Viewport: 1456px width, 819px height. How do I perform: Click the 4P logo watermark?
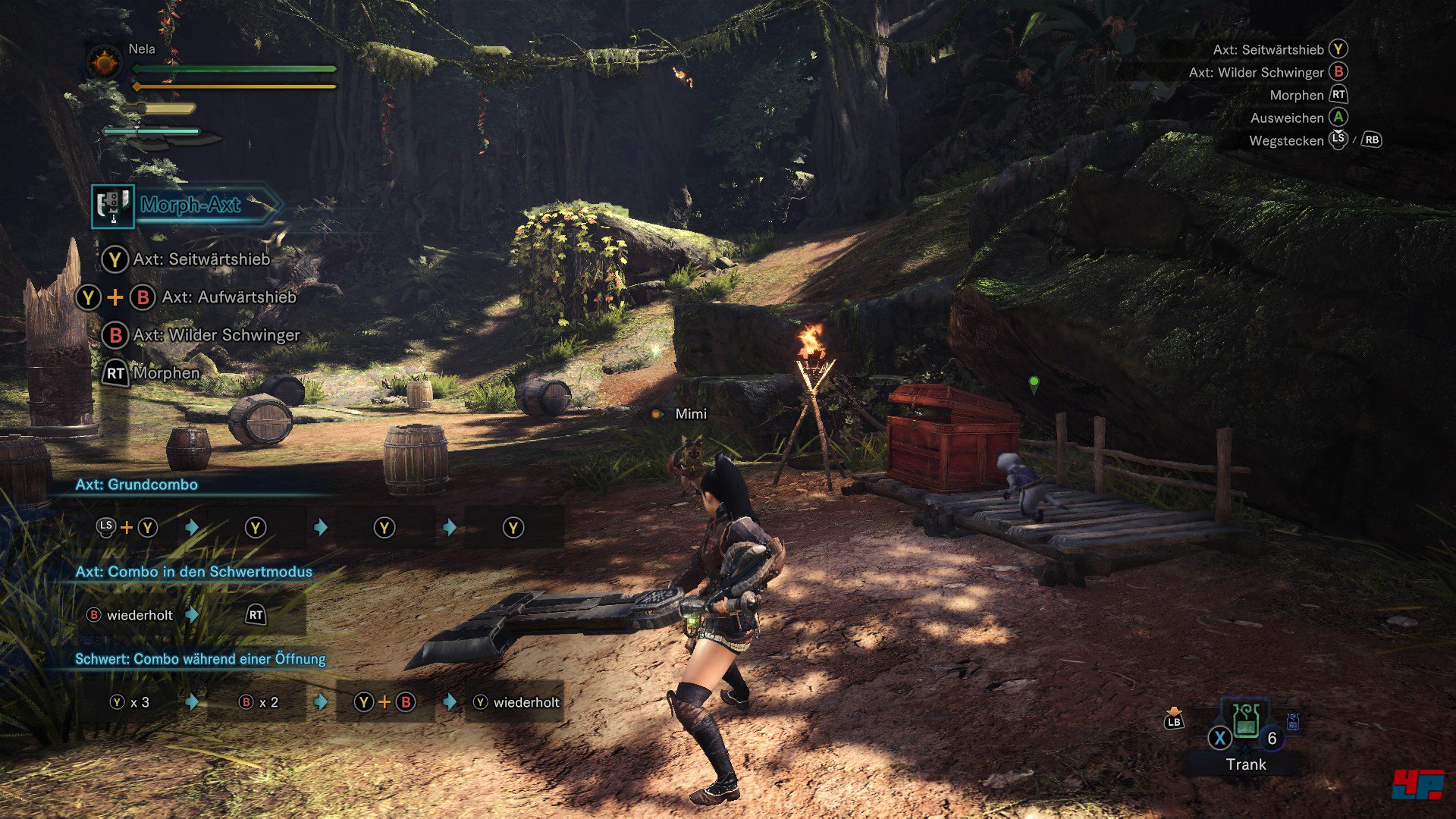point(1417,783)
